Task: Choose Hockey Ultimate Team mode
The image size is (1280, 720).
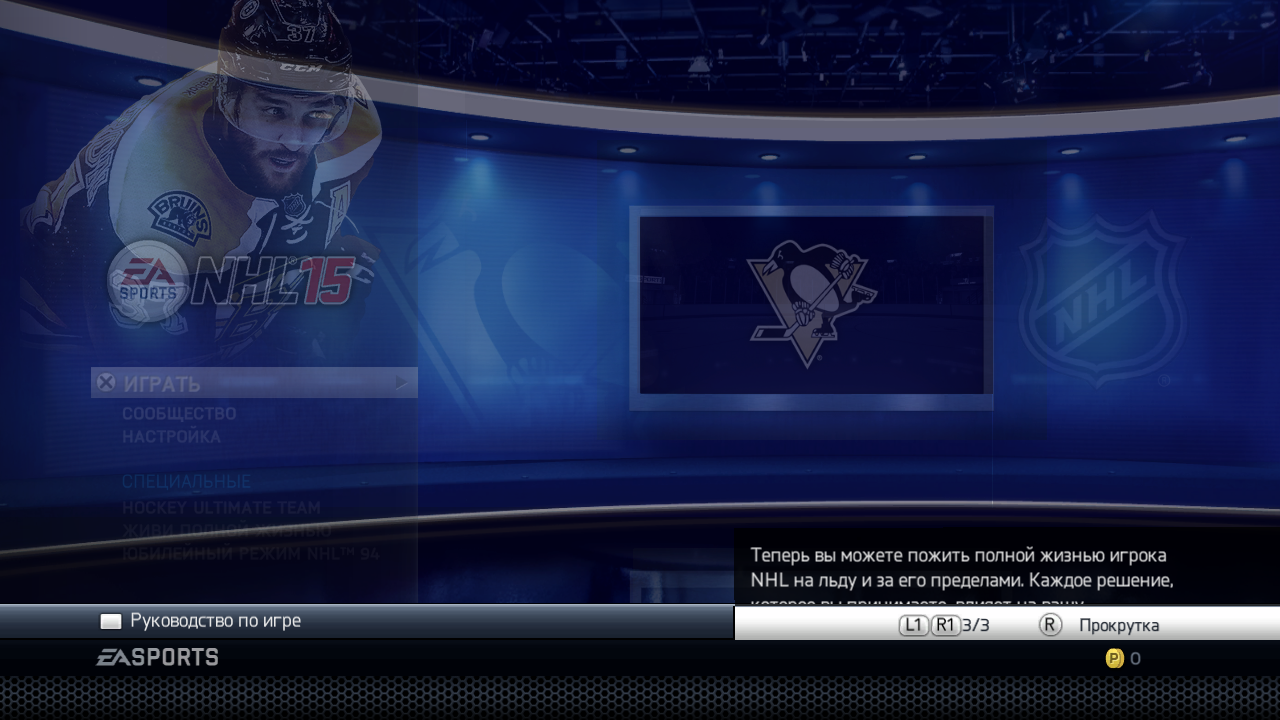Action: tap(221, 508)
